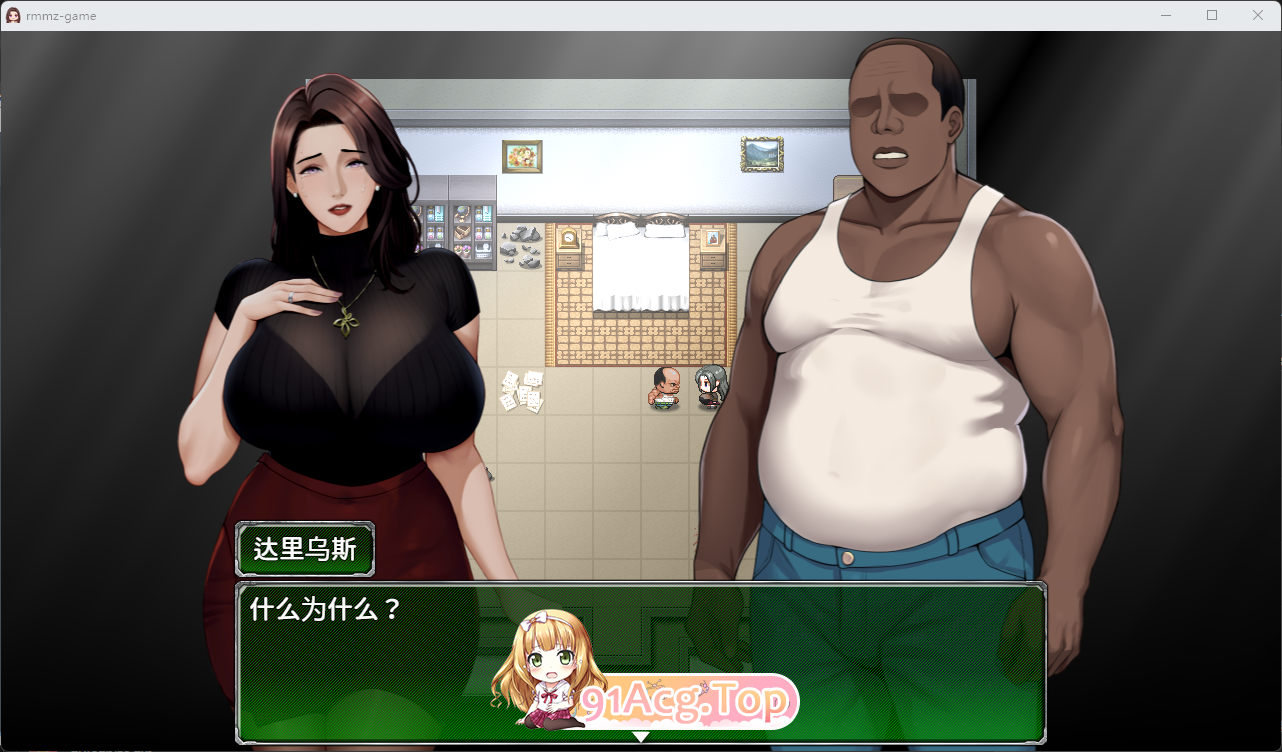Click the man in the white tank top portrait

click(900, 300)
